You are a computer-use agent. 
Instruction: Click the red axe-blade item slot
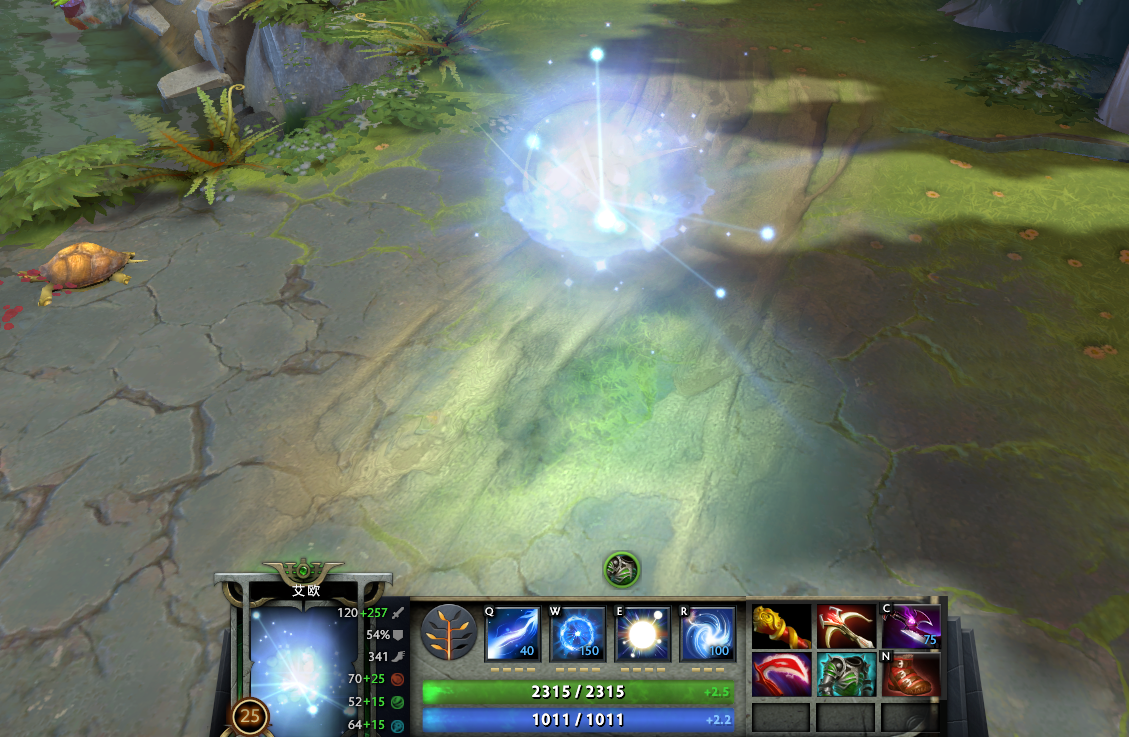pyautogui.click(x=846, y=626)
